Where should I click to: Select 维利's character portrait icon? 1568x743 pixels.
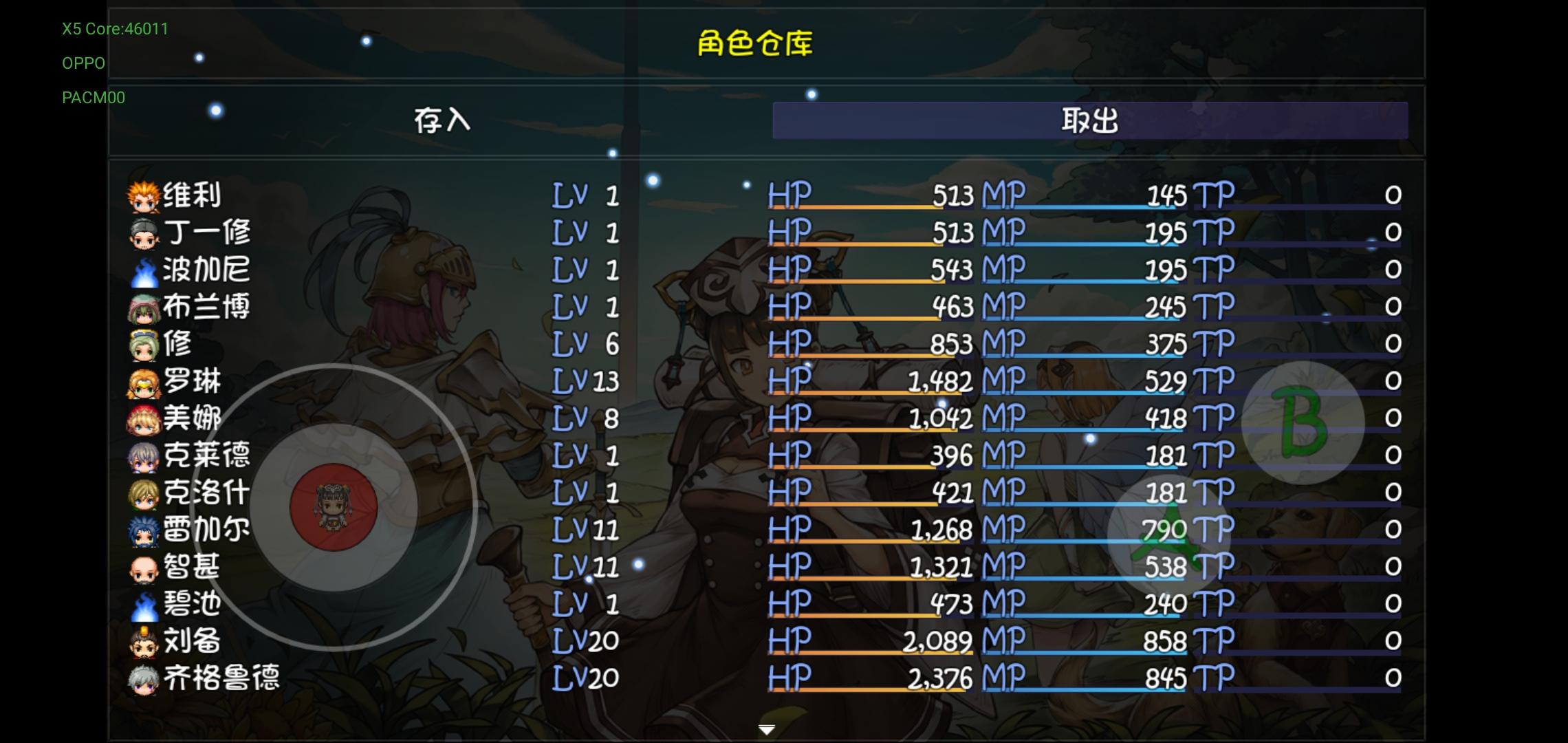[142, 195]
